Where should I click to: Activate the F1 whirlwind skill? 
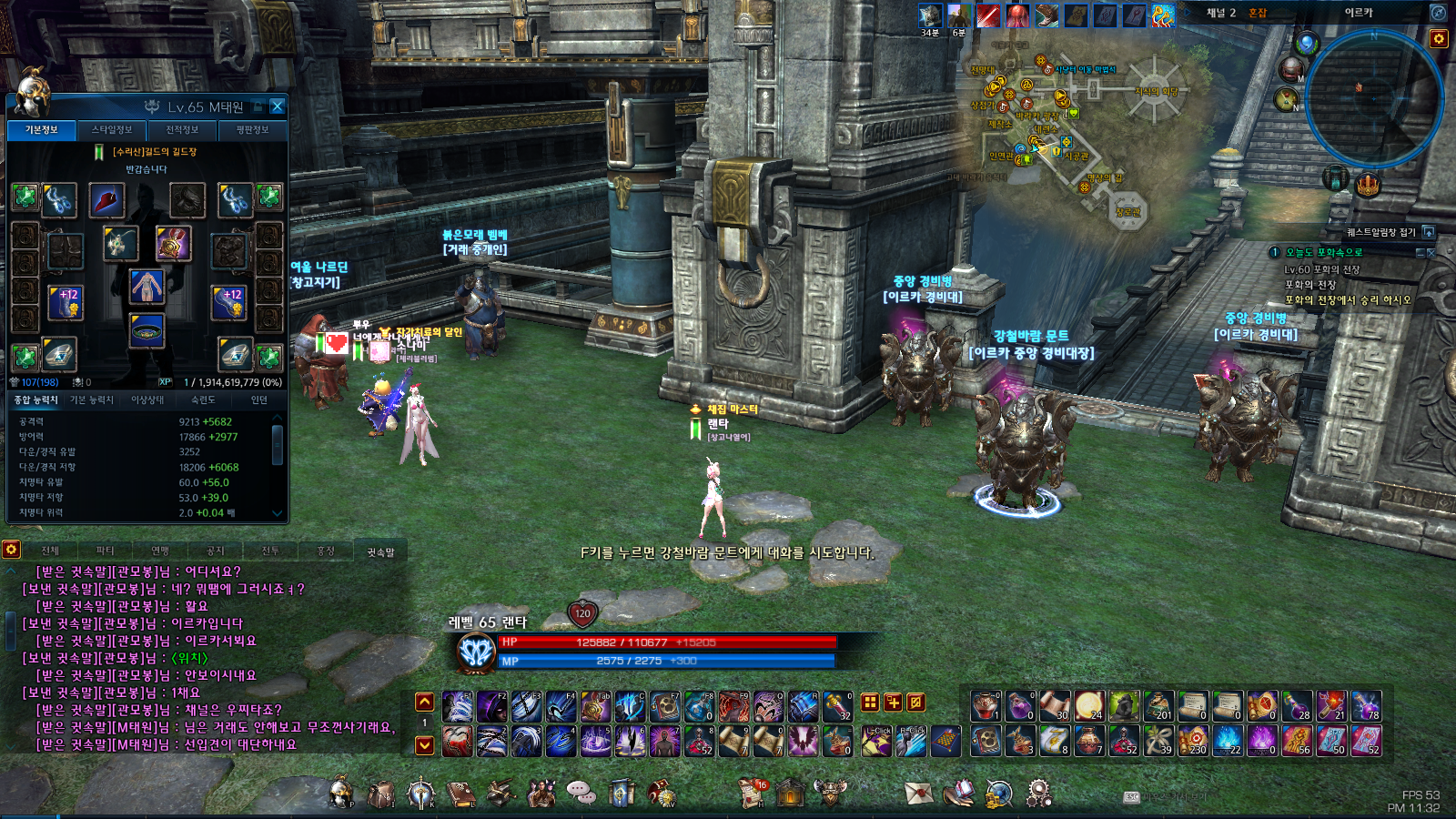point(458,707)
